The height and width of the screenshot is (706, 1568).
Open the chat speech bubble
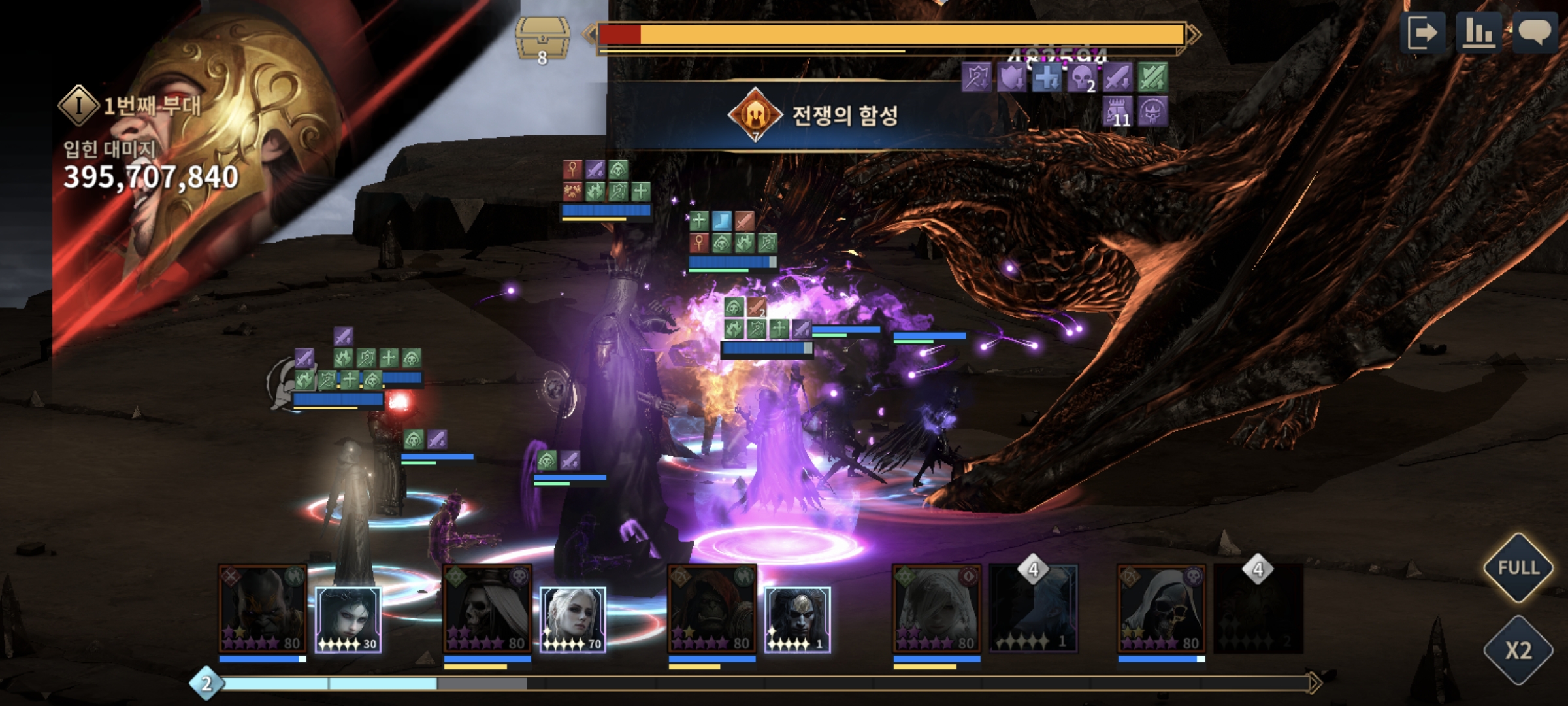pos(1535,33)
